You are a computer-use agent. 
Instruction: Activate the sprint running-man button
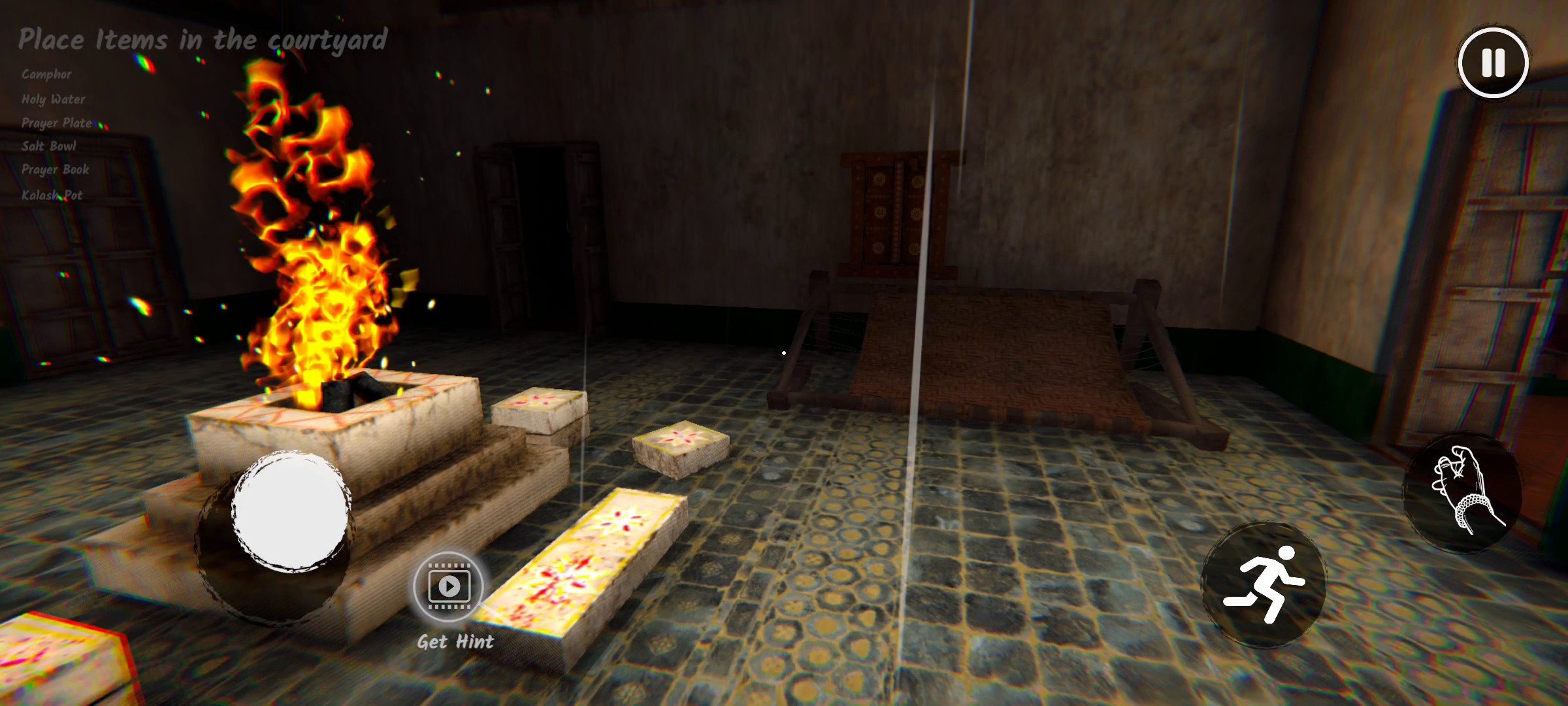[1264, 584]
